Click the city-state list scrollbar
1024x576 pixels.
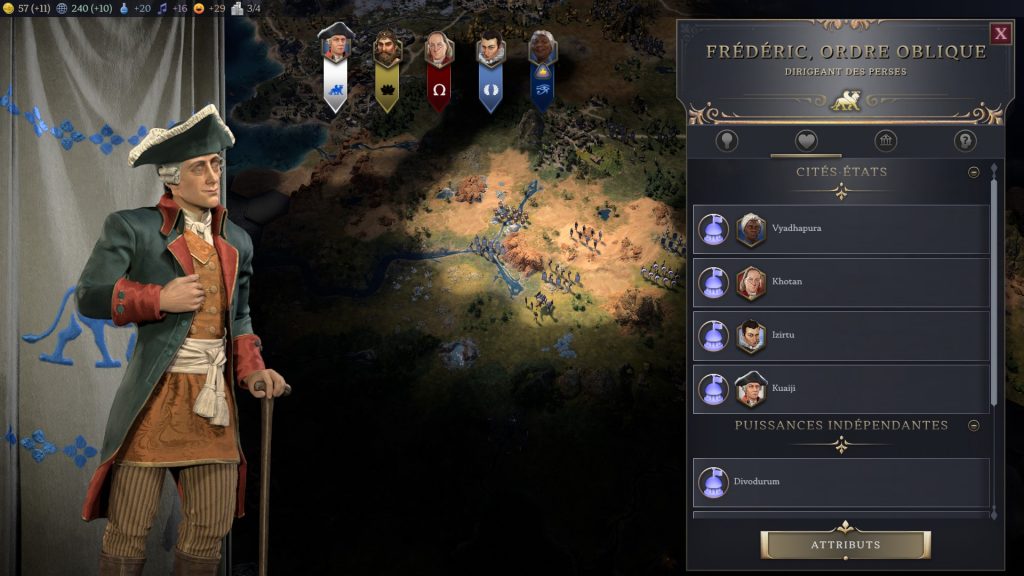coord(994,290)
